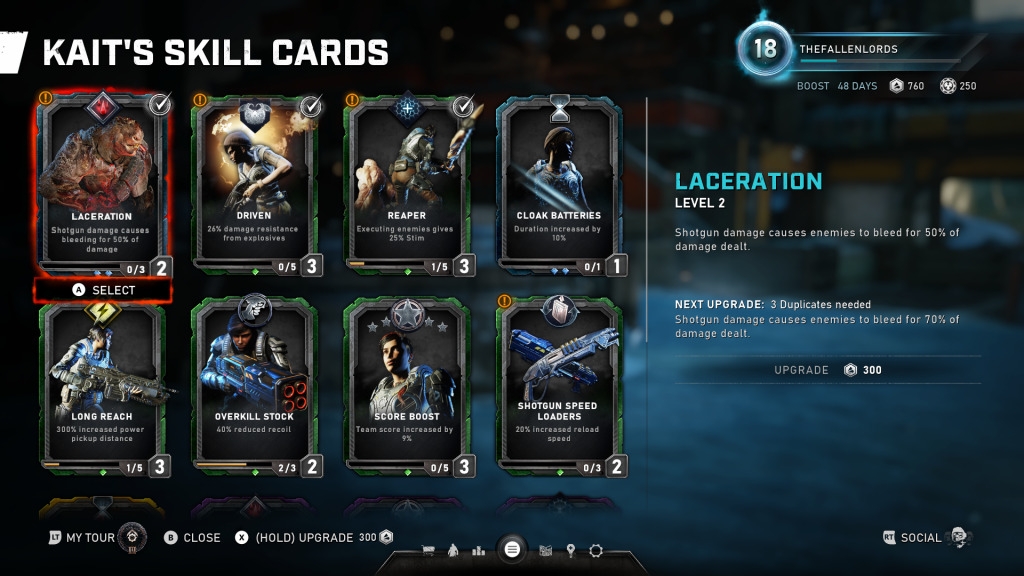Screen dimensions: 1024x576
Task: Choose the Driven skill card
Action: pyautogui.click(x=254, y=185)
